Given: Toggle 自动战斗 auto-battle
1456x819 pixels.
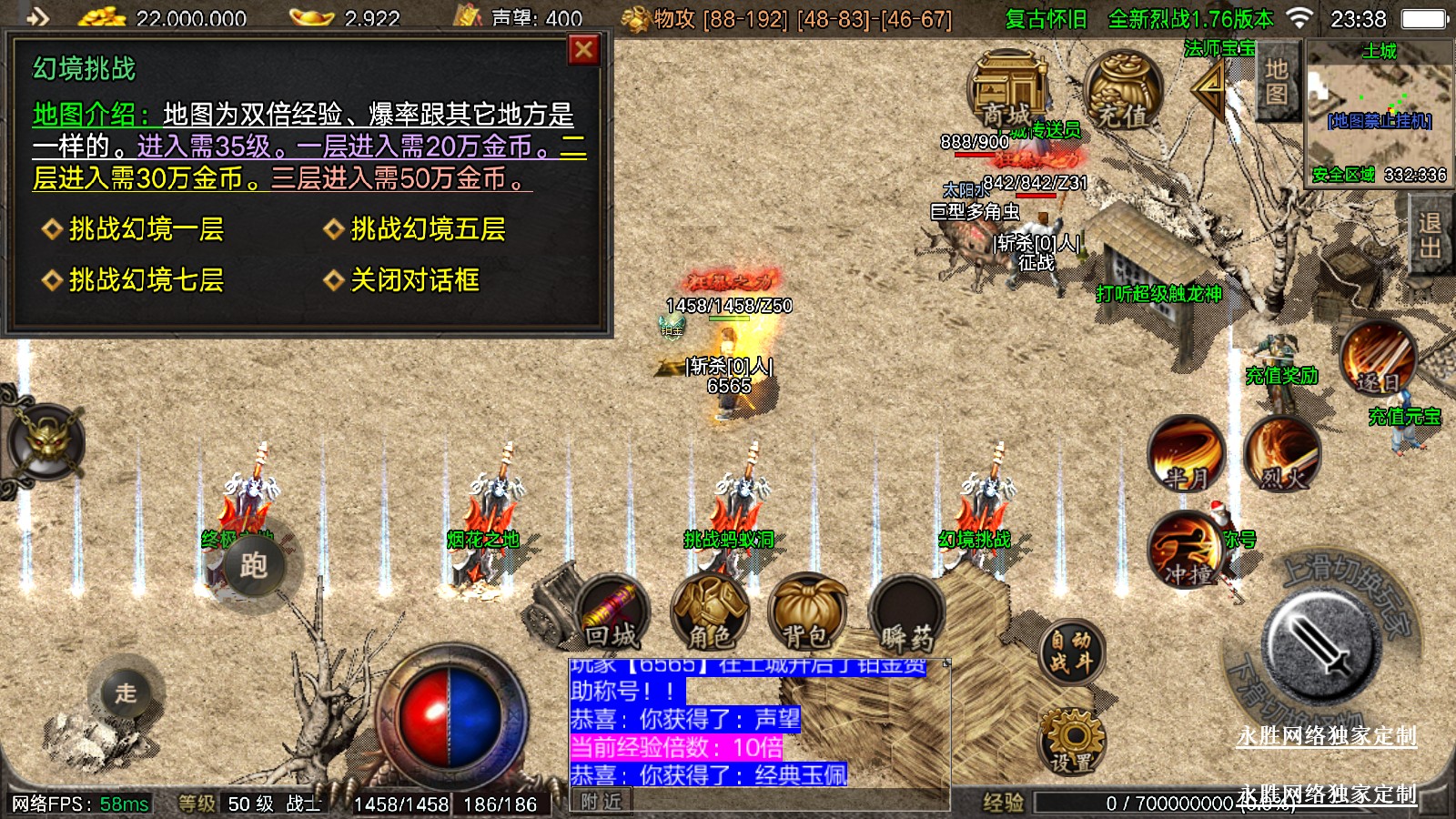Looking at the screenshot, I should [1071, 652].
